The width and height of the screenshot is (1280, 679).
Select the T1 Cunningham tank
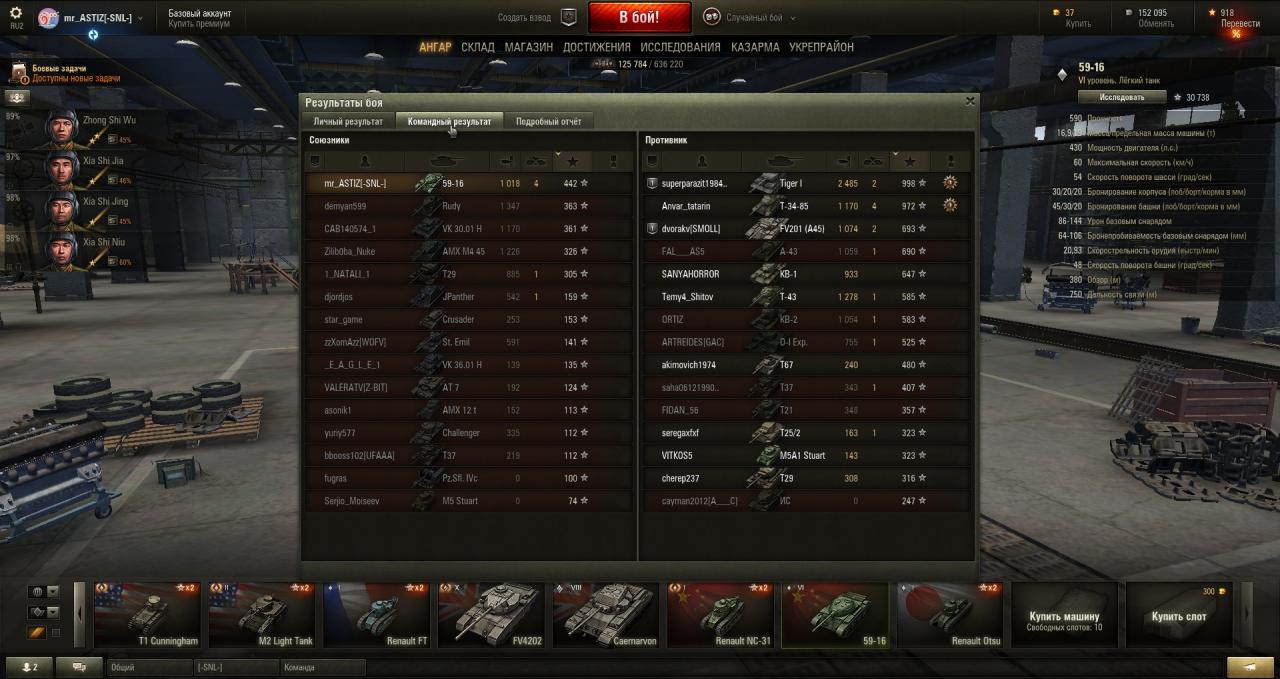[148, 615]
